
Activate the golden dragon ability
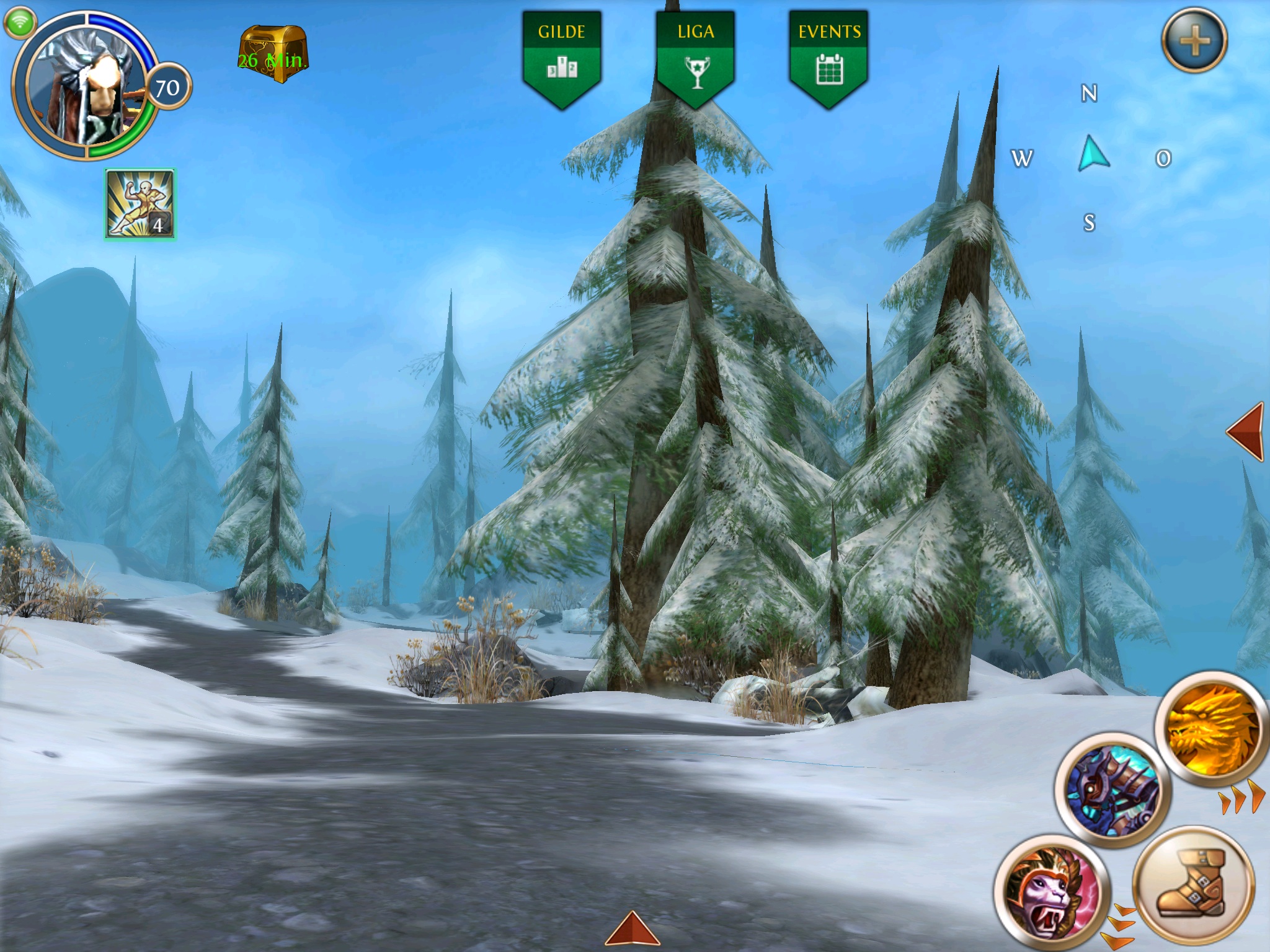pyautogui.click(x=1212, y=735)
